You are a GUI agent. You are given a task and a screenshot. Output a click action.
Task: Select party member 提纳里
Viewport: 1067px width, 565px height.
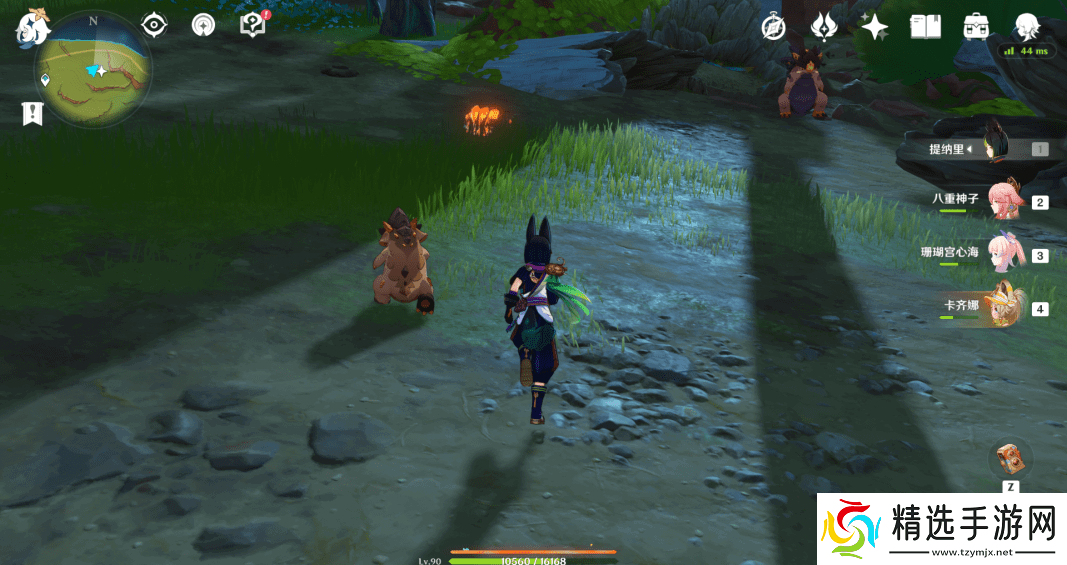[992, 148]
